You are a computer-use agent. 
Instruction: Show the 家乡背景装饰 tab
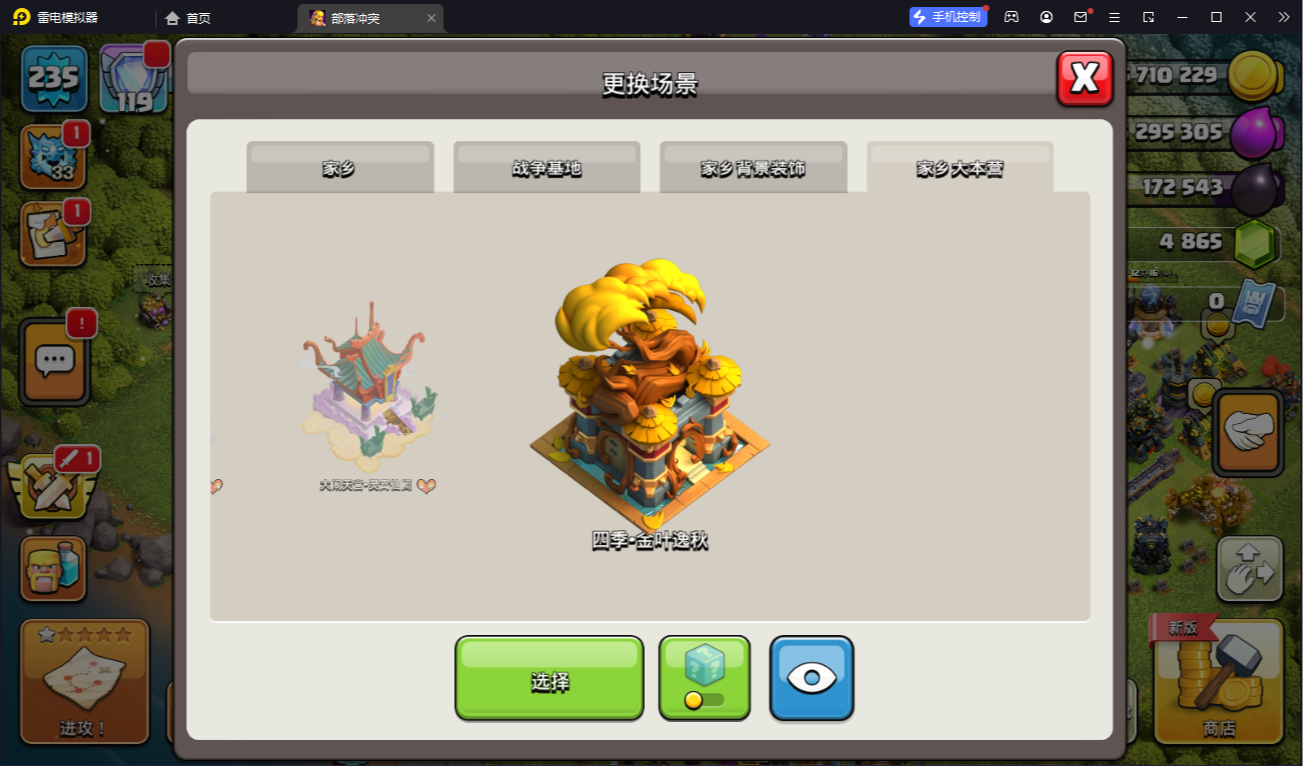tap(753, 168)
